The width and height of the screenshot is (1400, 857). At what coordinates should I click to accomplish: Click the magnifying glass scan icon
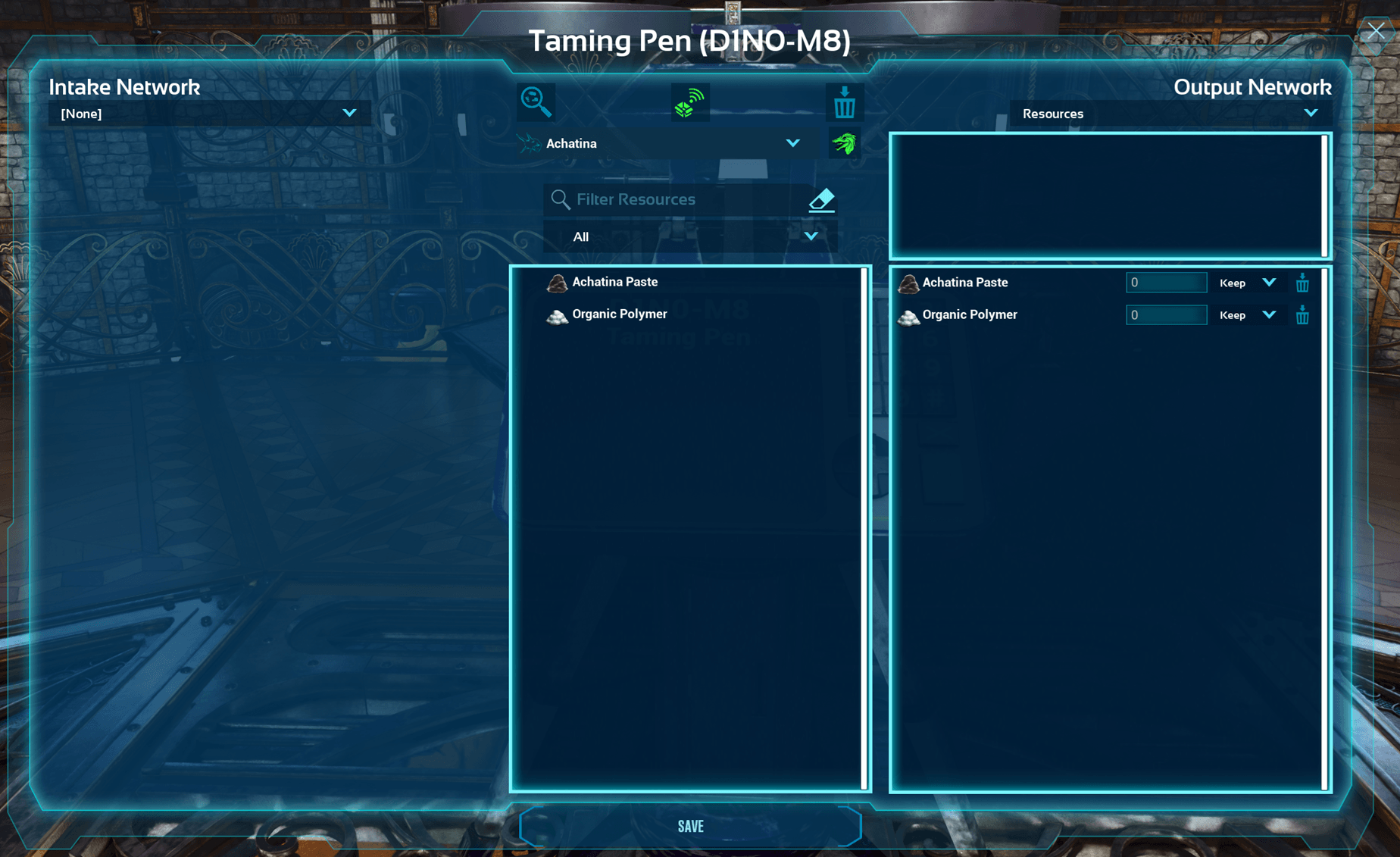(536, 102)
